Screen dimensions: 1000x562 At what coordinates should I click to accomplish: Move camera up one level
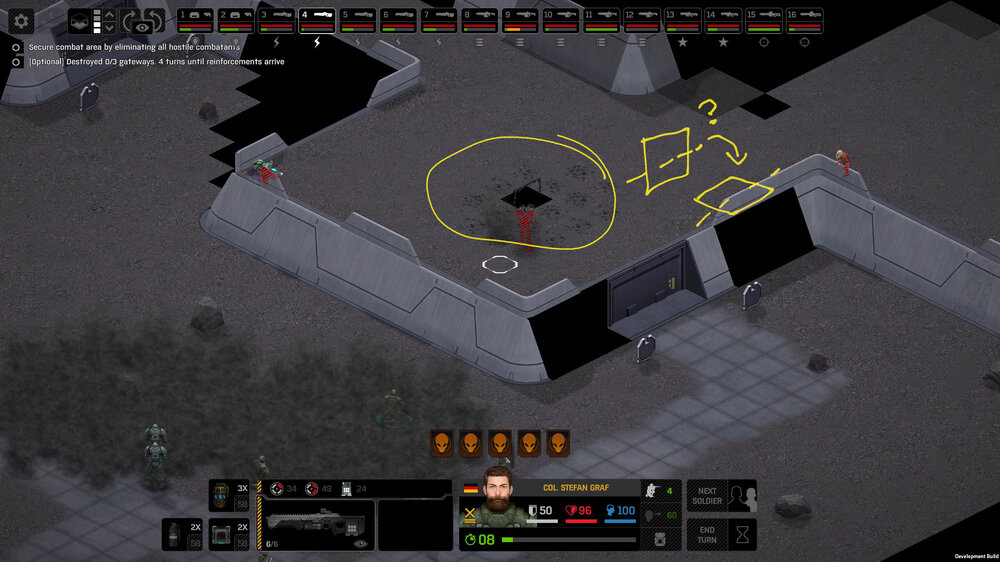(x=110, y=14)
